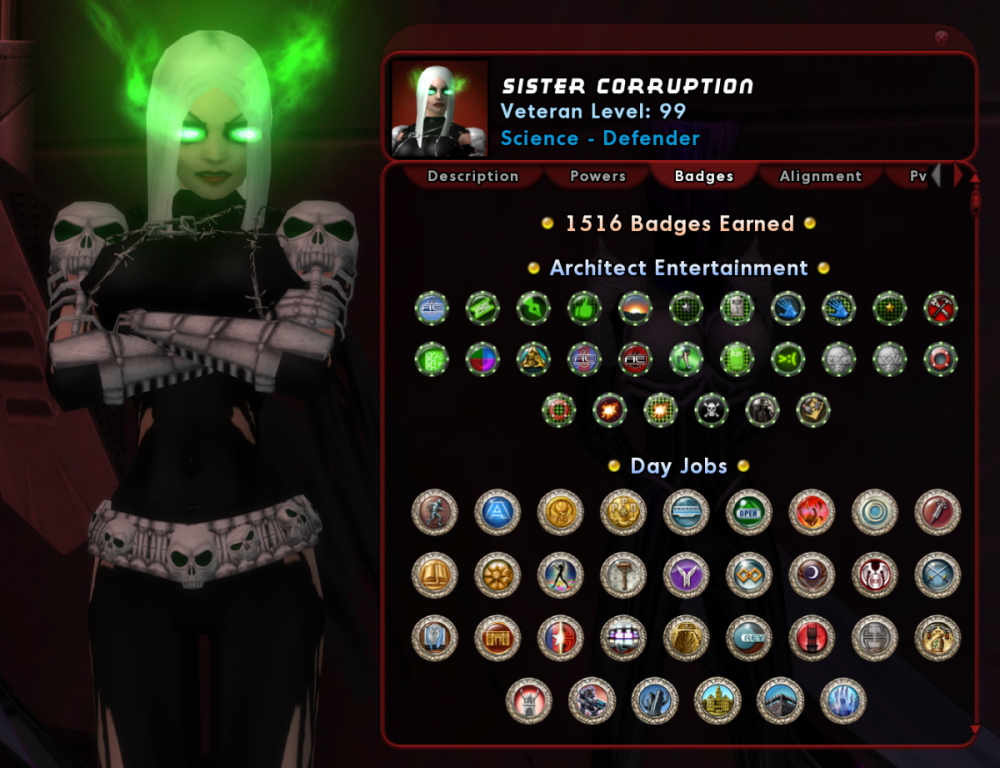Image resolution: width=1000 pixels, height=768 pixels.
Task: Switch to the Description tab
Action: click(x=473, y=176)
